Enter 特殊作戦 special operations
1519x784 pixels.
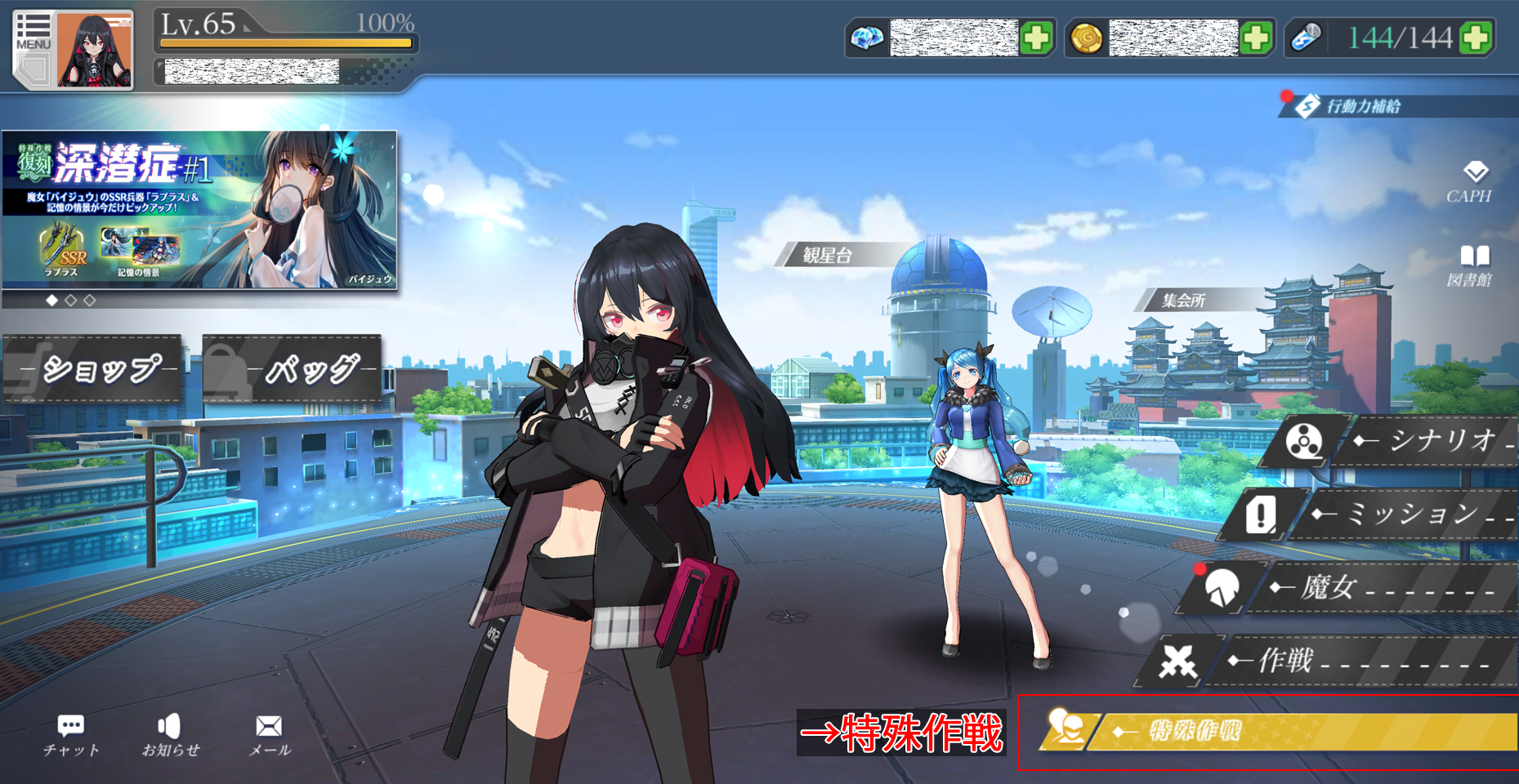point(1275,731)
